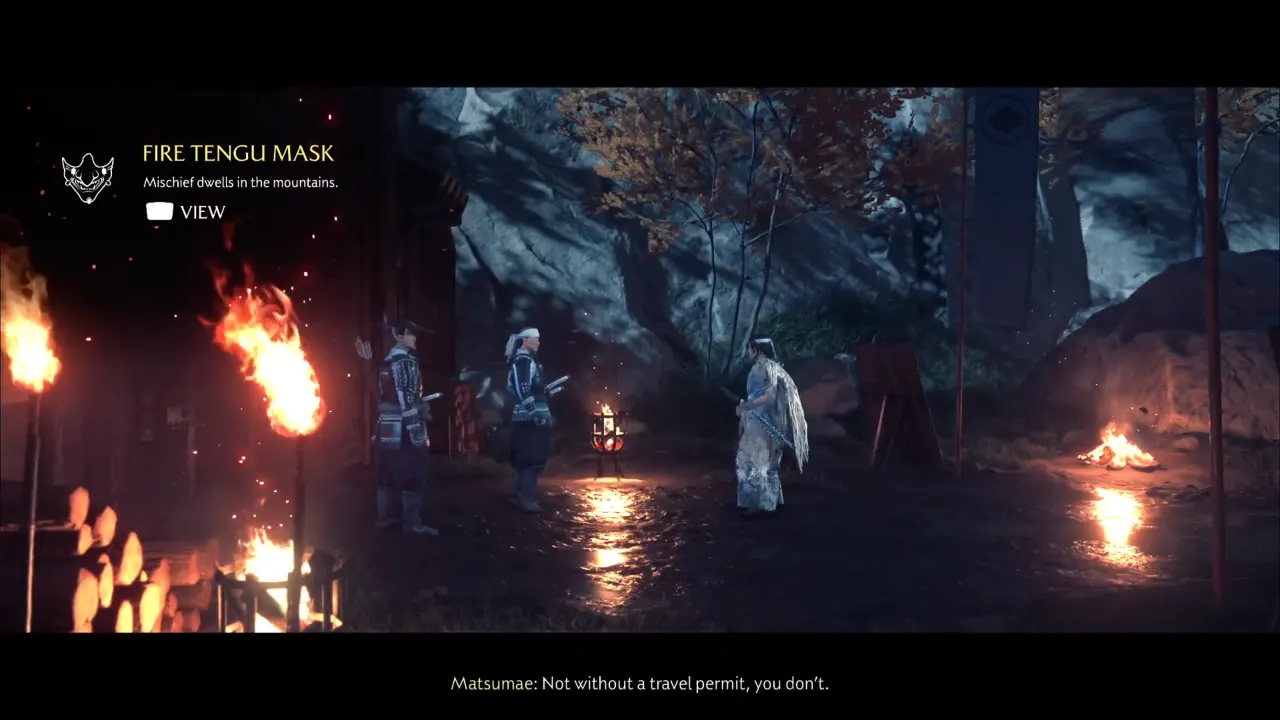Click the Fire Tengu Mask icon

pyautogui.click(x=87, y=178)
